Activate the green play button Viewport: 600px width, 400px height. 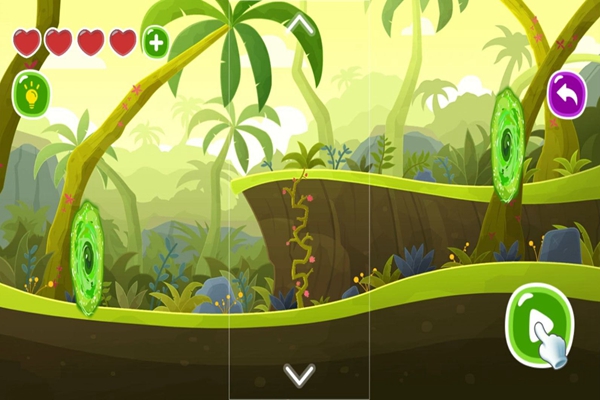point(537,324)
